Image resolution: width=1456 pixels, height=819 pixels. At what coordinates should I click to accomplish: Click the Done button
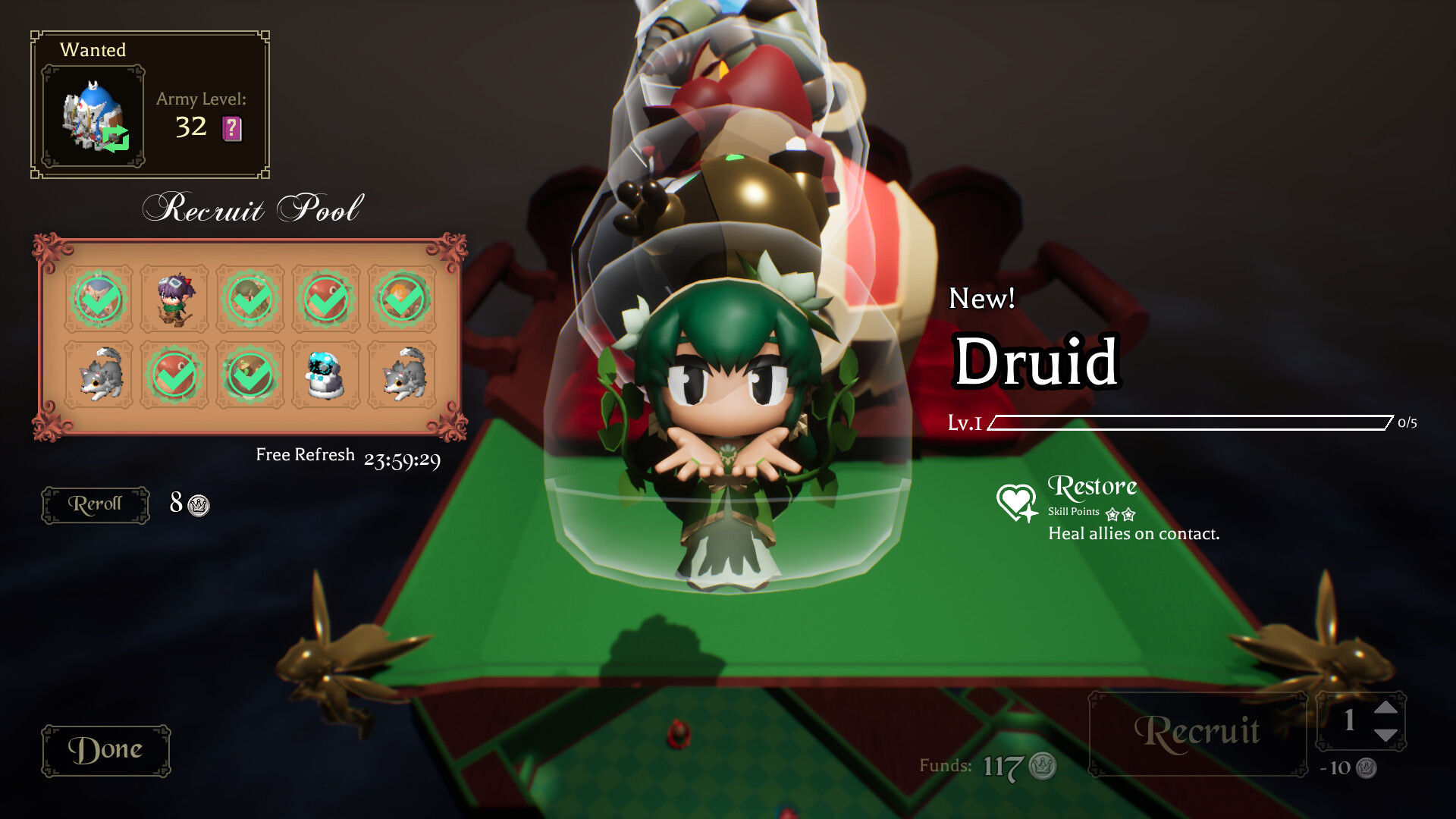(x=105, y=749)
